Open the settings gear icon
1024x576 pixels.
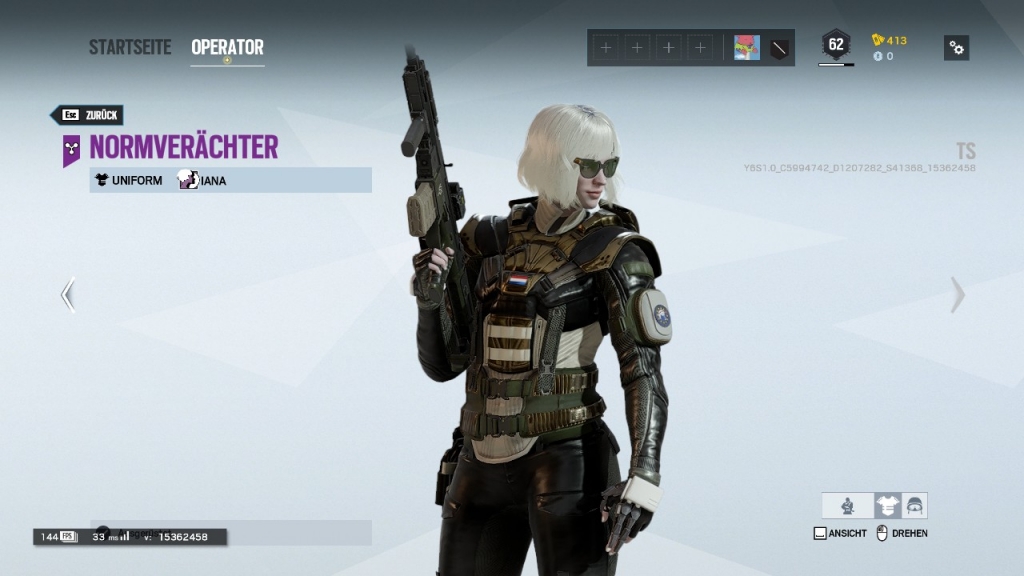[956, 48]
